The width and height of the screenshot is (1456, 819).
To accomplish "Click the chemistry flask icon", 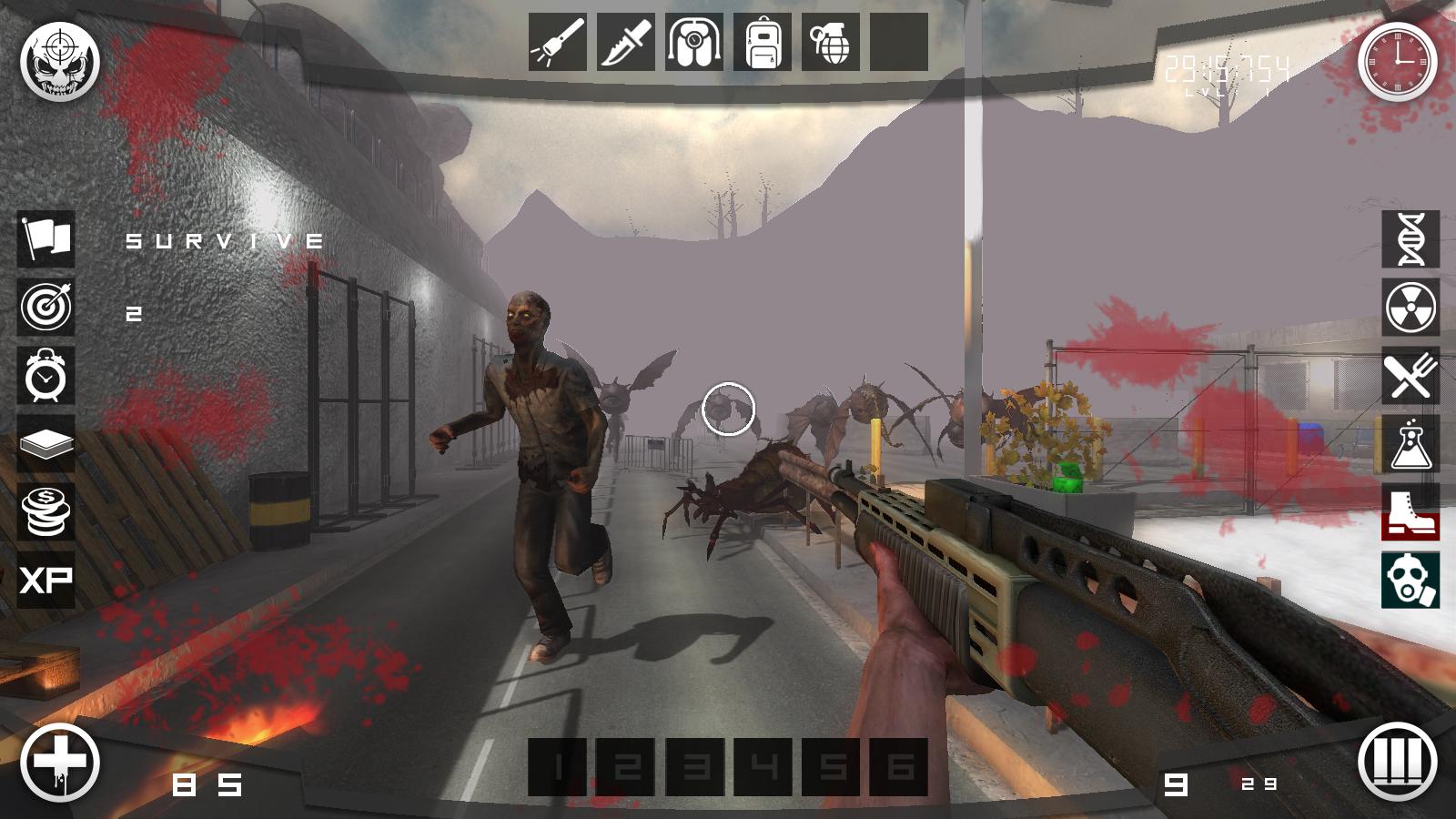I will [x=1410, y=444].
